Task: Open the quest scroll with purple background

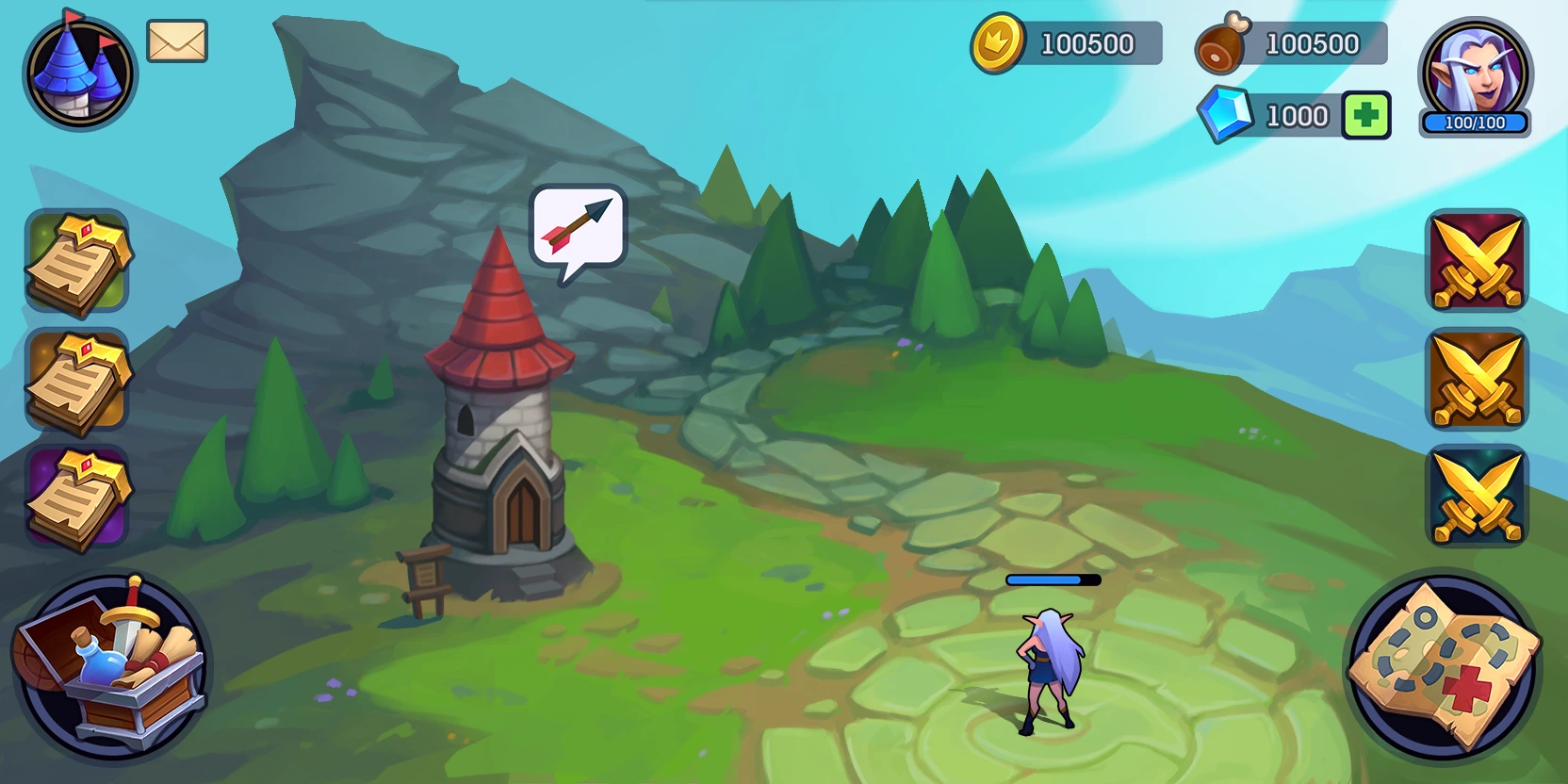Action: coord(77,498)
